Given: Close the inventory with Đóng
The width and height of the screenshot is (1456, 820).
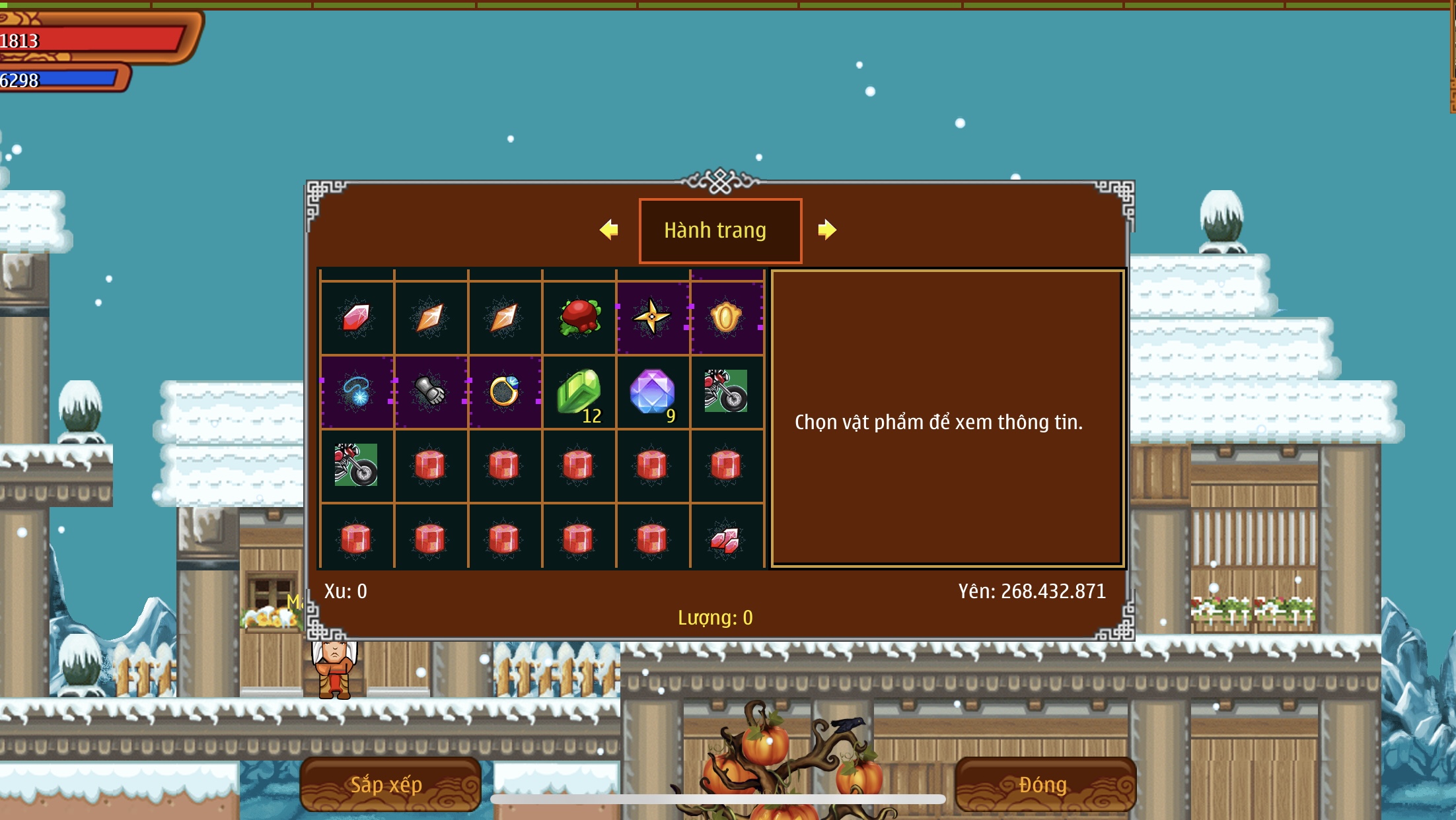Looking at the screenshot, I should click(1044, 784).
